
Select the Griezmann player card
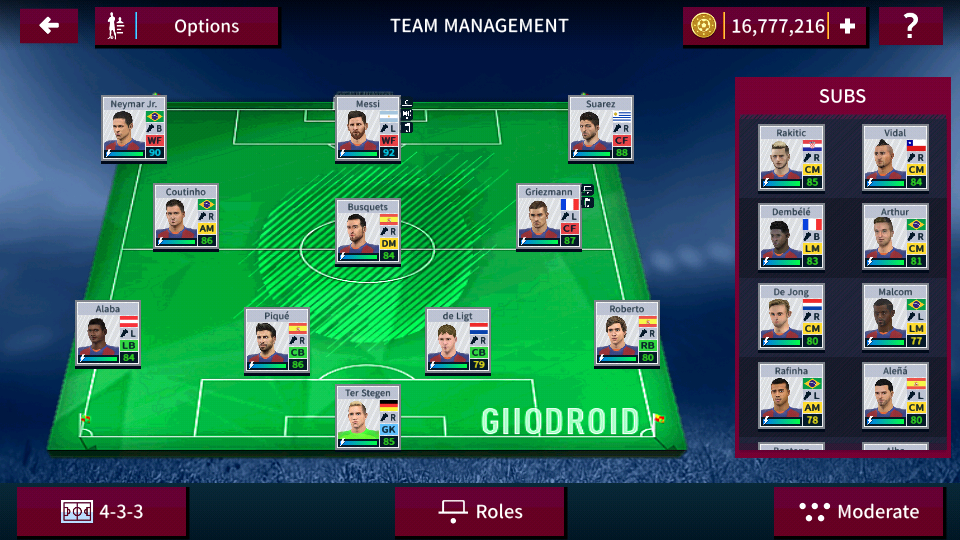(x=549, y=216)
